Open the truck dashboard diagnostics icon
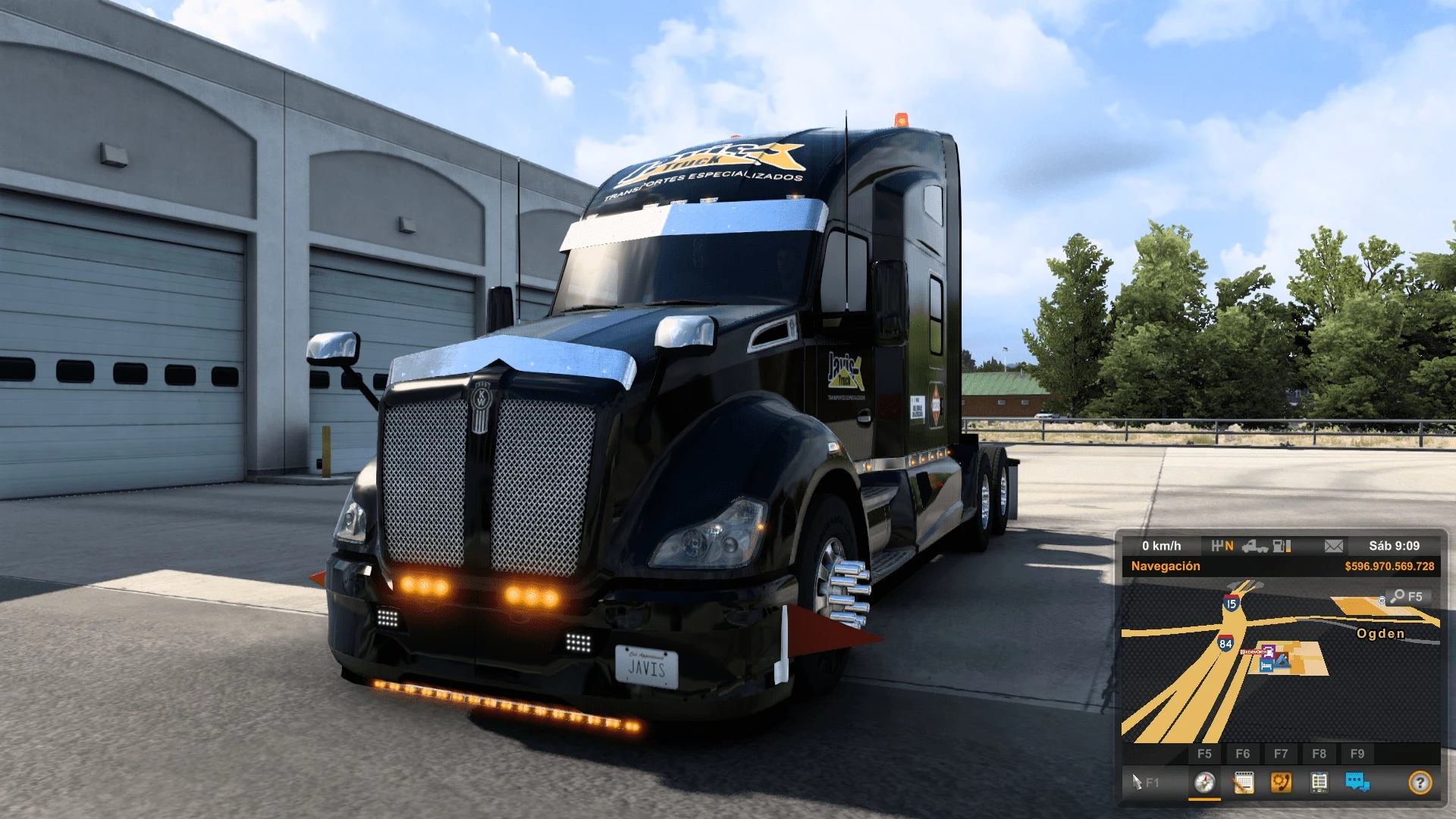The width and height of the screenshot is (1456, 819). (1319, 782)
